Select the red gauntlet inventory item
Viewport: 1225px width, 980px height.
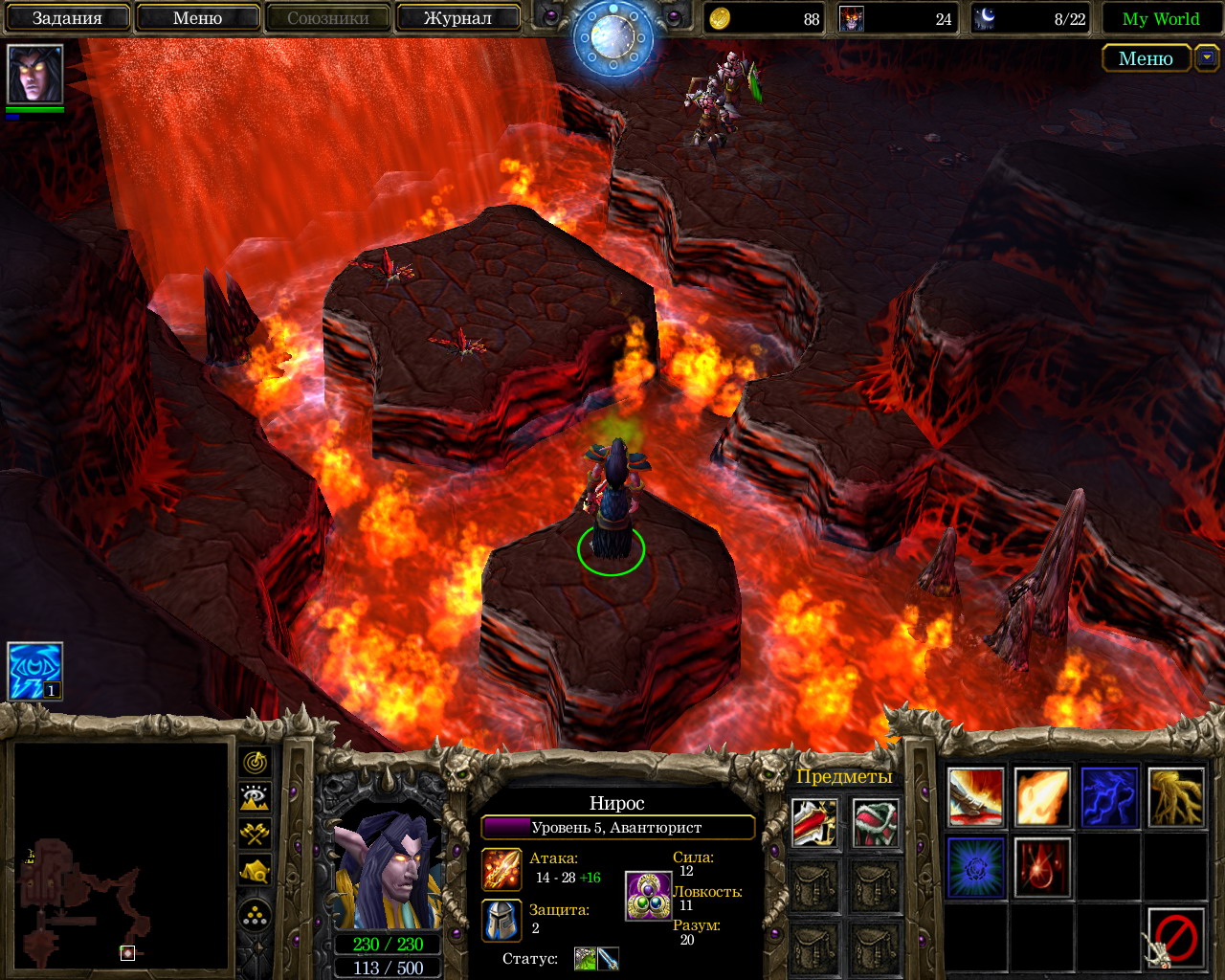tap(814, 822)
